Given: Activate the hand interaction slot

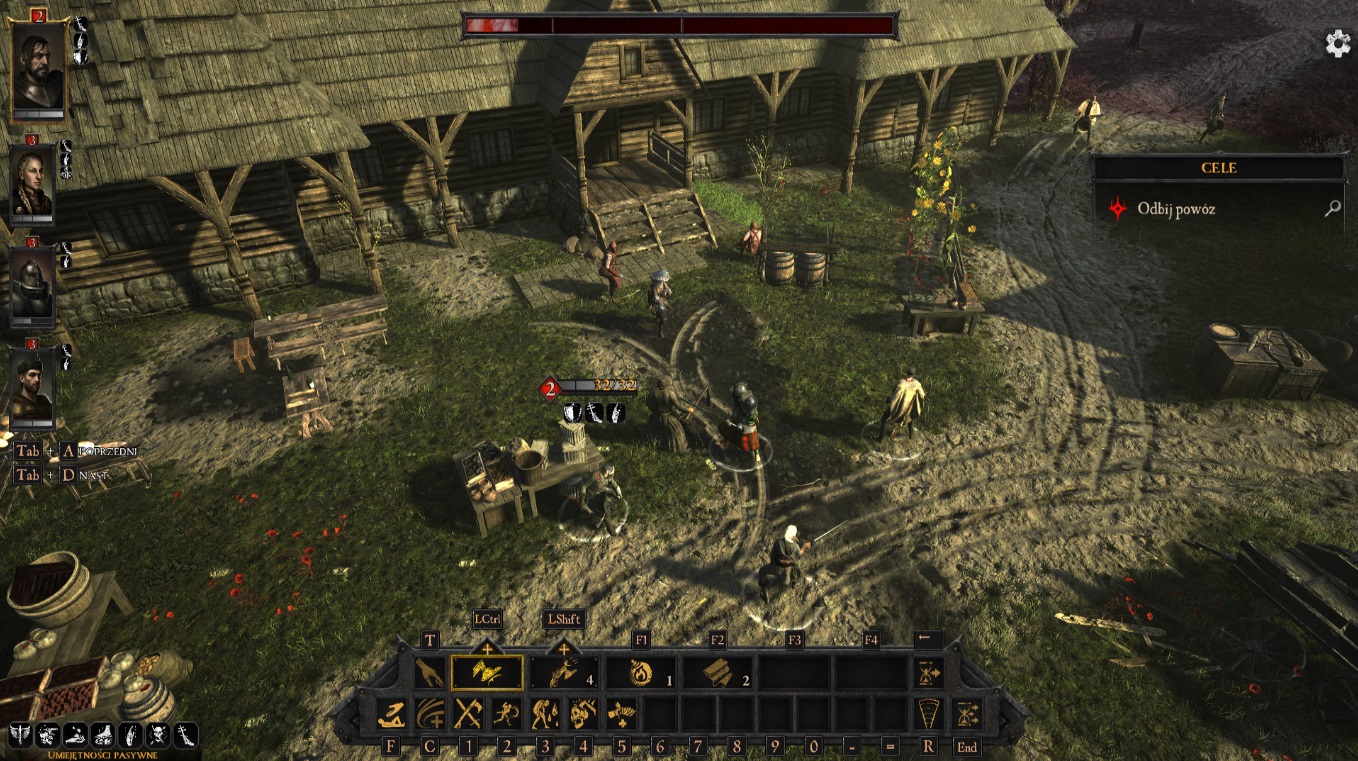Looking at the screenshot, I should tap(430, 673).
